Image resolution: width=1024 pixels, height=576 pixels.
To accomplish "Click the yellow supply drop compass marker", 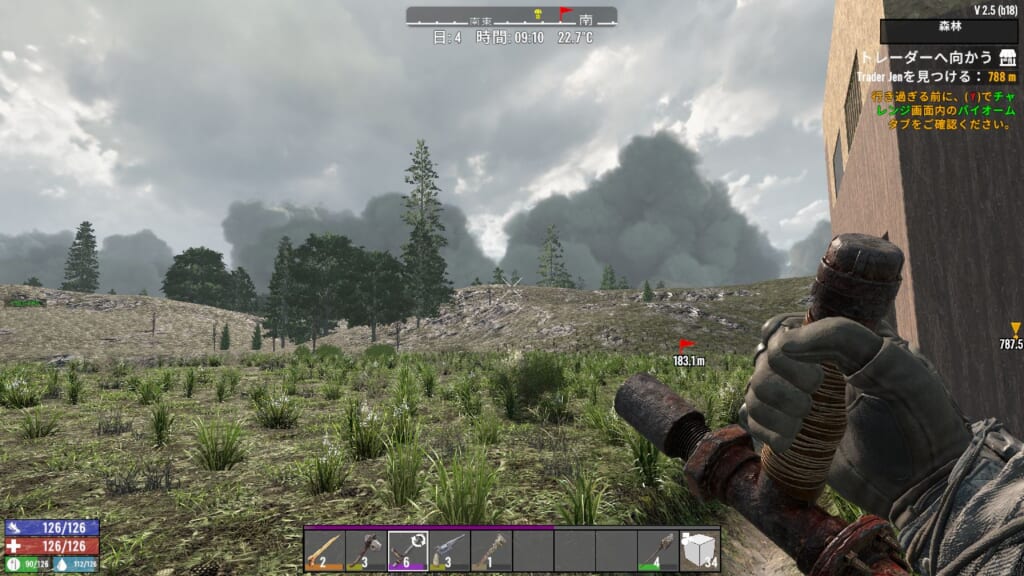I will coord(538,13).
